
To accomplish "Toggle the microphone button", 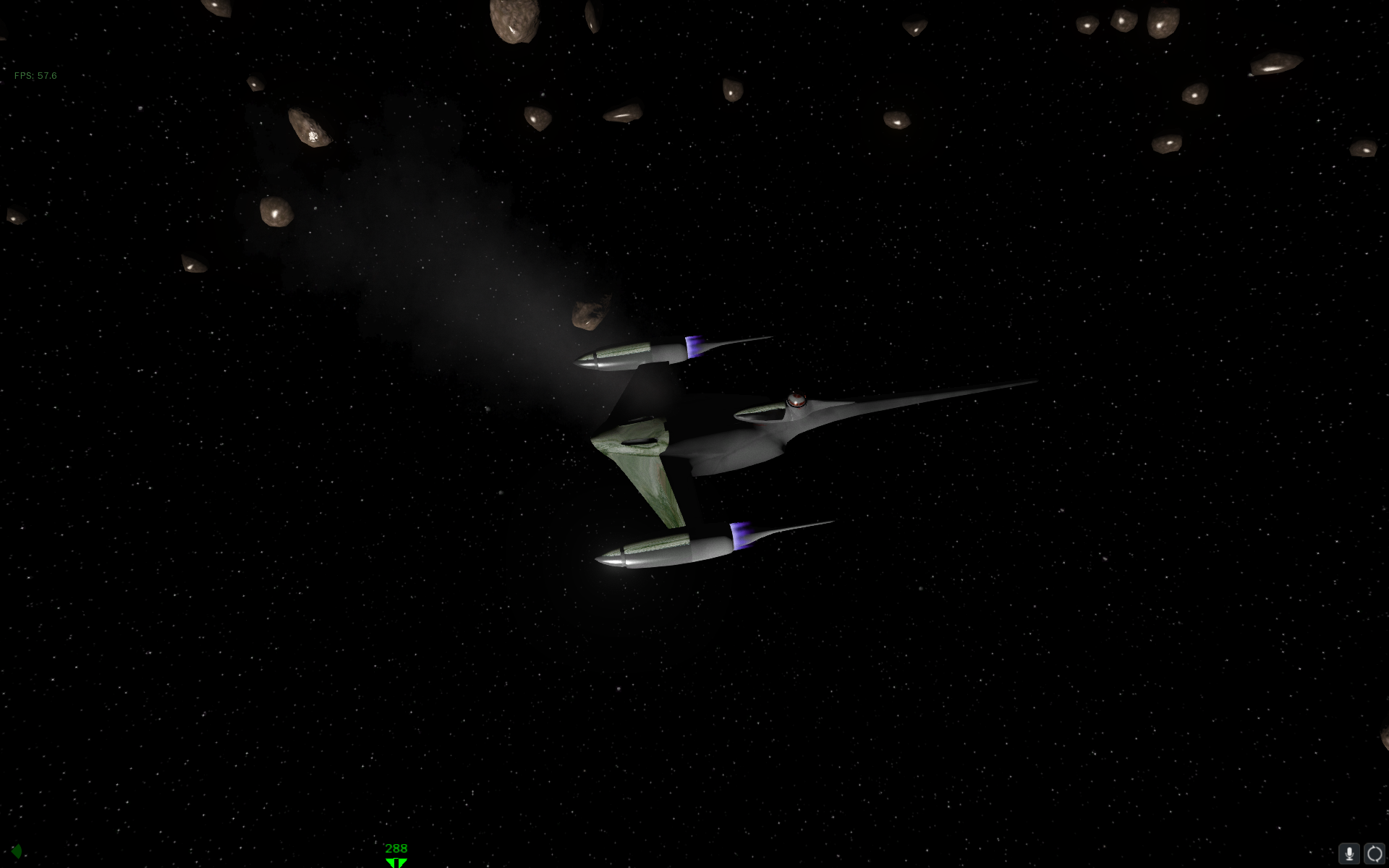I will tap(1348, 854).
